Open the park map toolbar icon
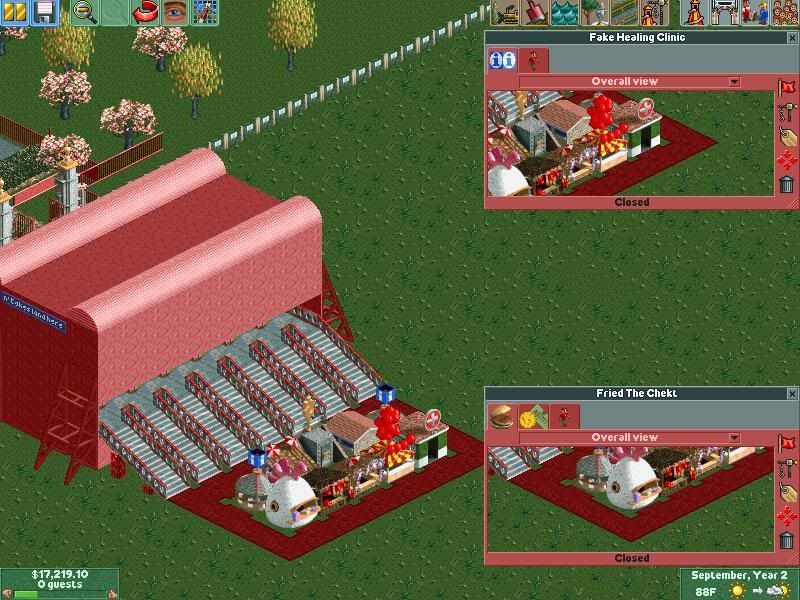800x600 pixels. [x=205, y=13]
